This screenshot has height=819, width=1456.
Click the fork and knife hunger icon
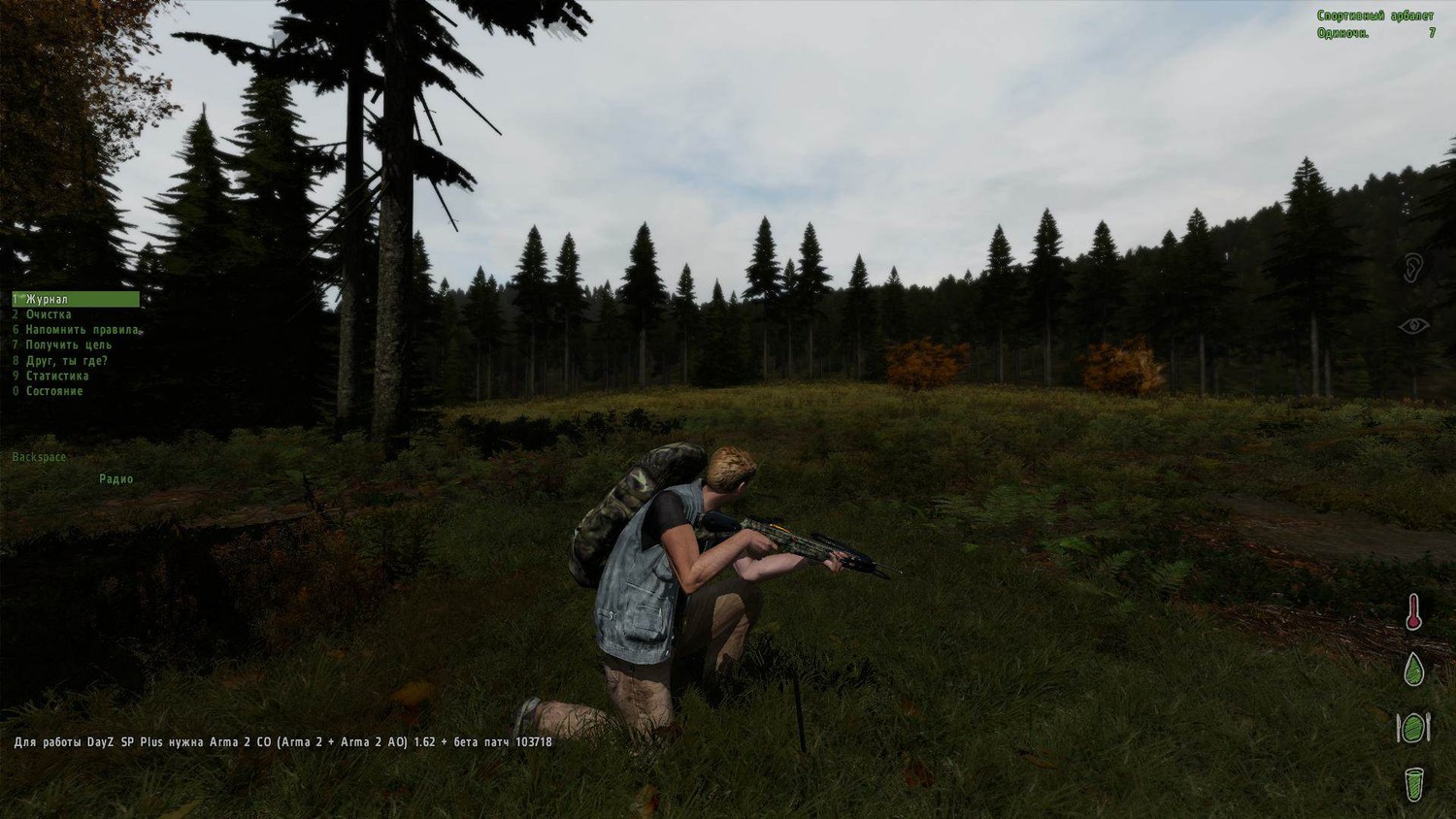click(x=1413, y=727)
